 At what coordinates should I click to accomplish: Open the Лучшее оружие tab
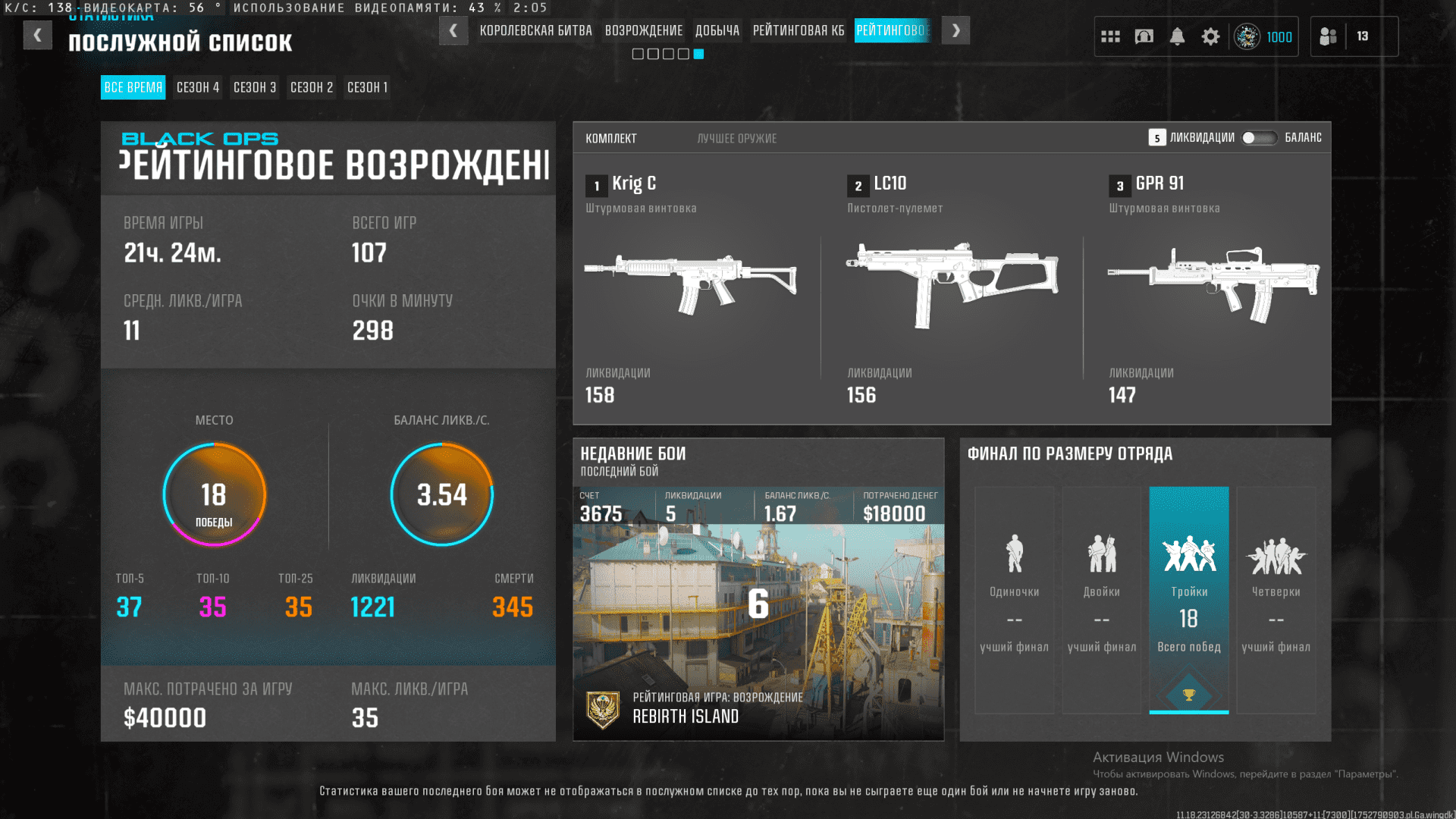[736, 139]
